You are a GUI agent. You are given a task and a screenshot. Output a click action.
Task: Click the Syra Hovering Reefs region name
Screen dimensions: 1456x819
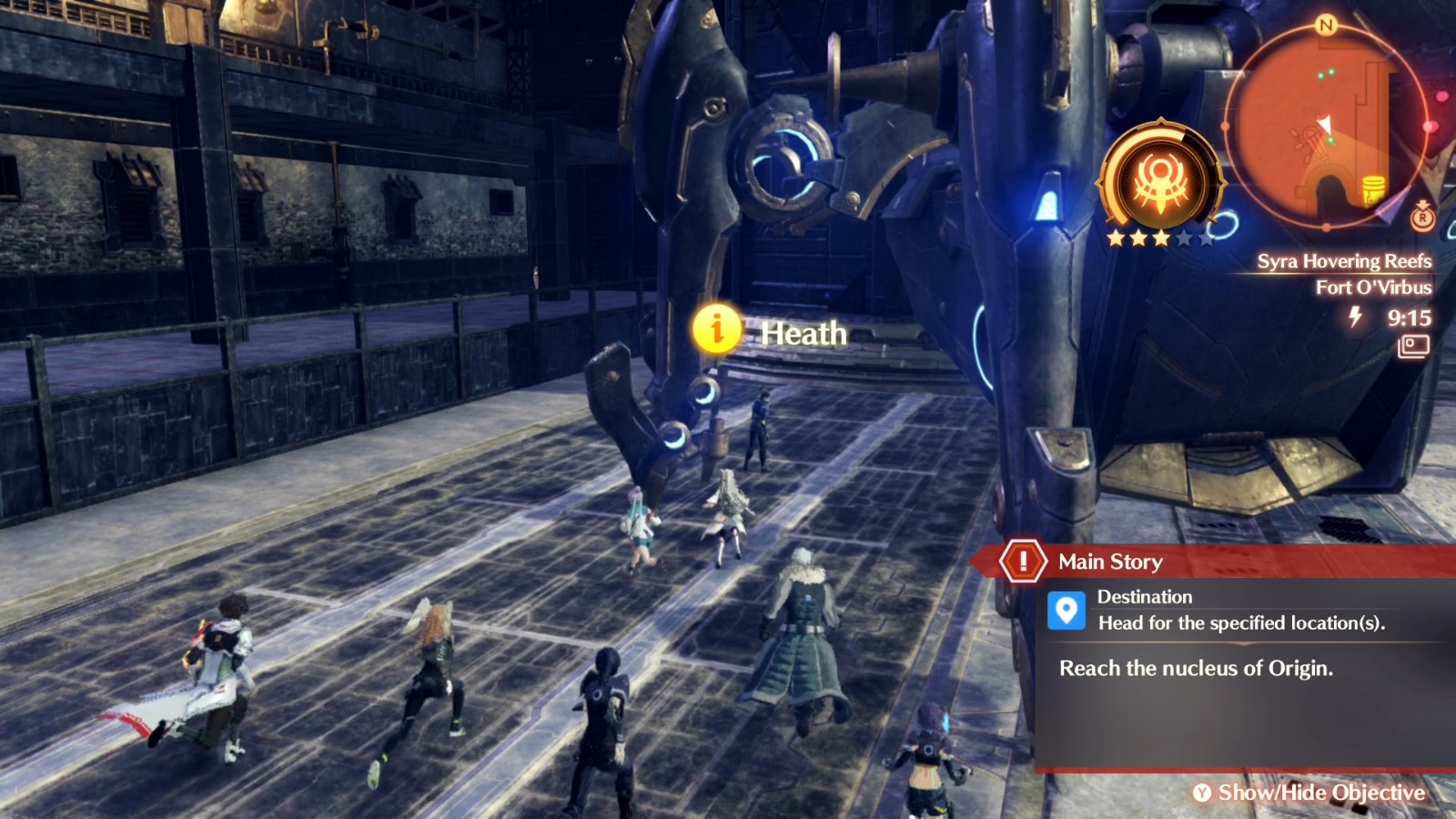pyautogui.click(x=1344, y=260)
